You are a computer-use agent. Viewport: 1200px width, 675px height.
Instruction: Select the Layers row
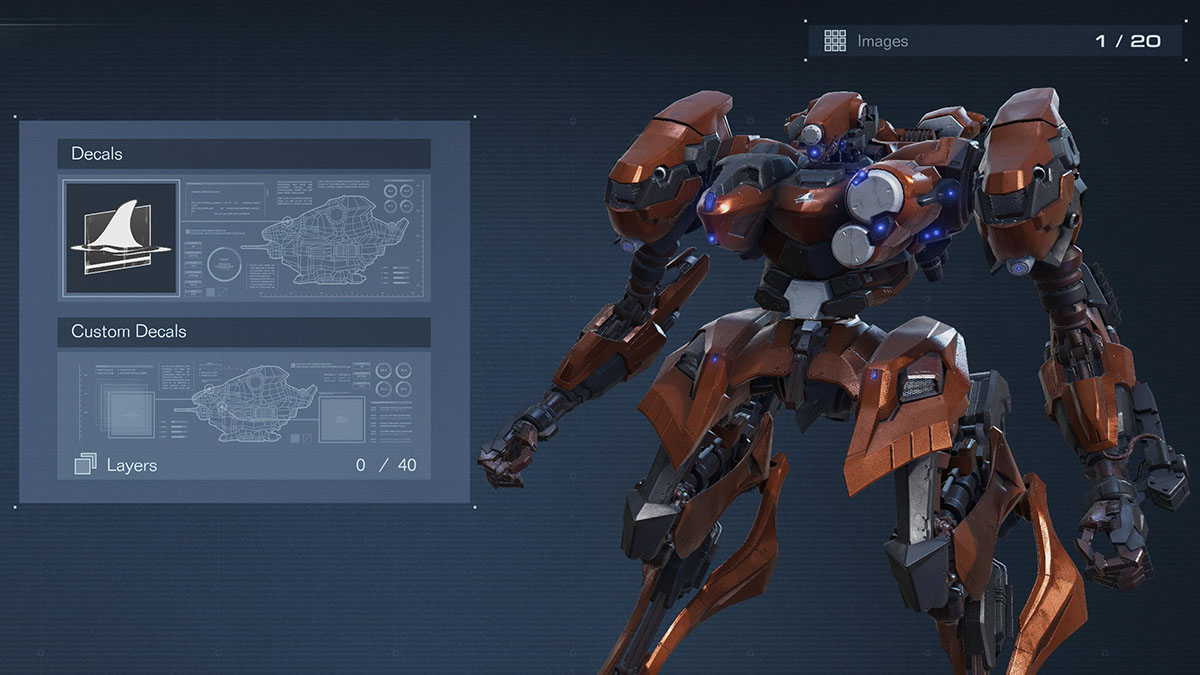pos(243,465)
